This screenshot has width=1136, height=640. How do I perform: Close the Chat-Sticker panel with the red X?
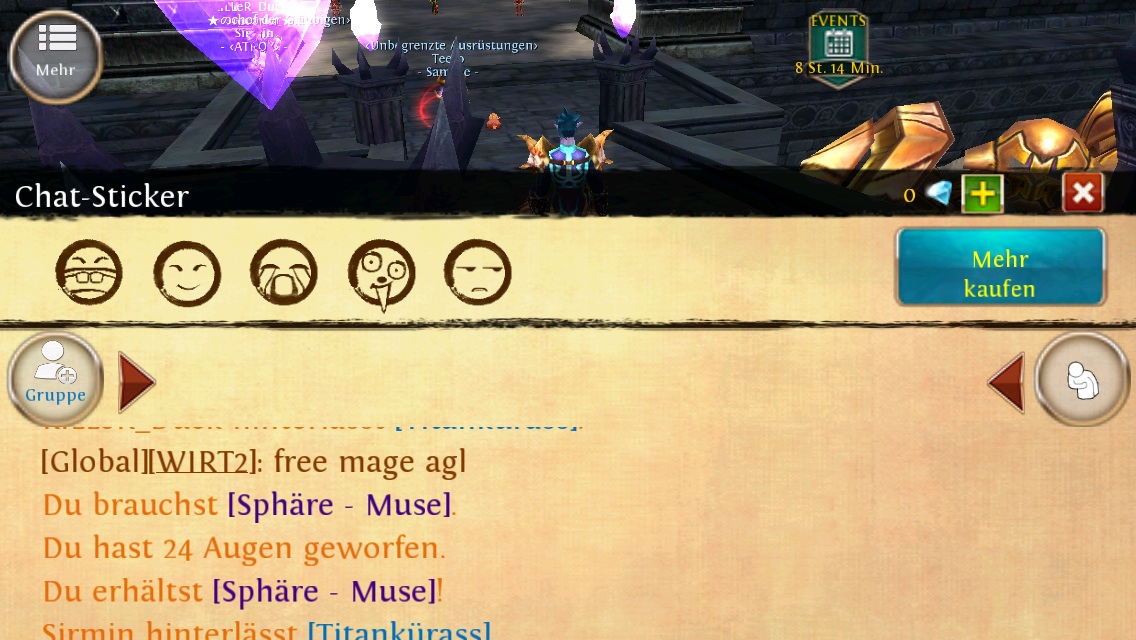1083,193
